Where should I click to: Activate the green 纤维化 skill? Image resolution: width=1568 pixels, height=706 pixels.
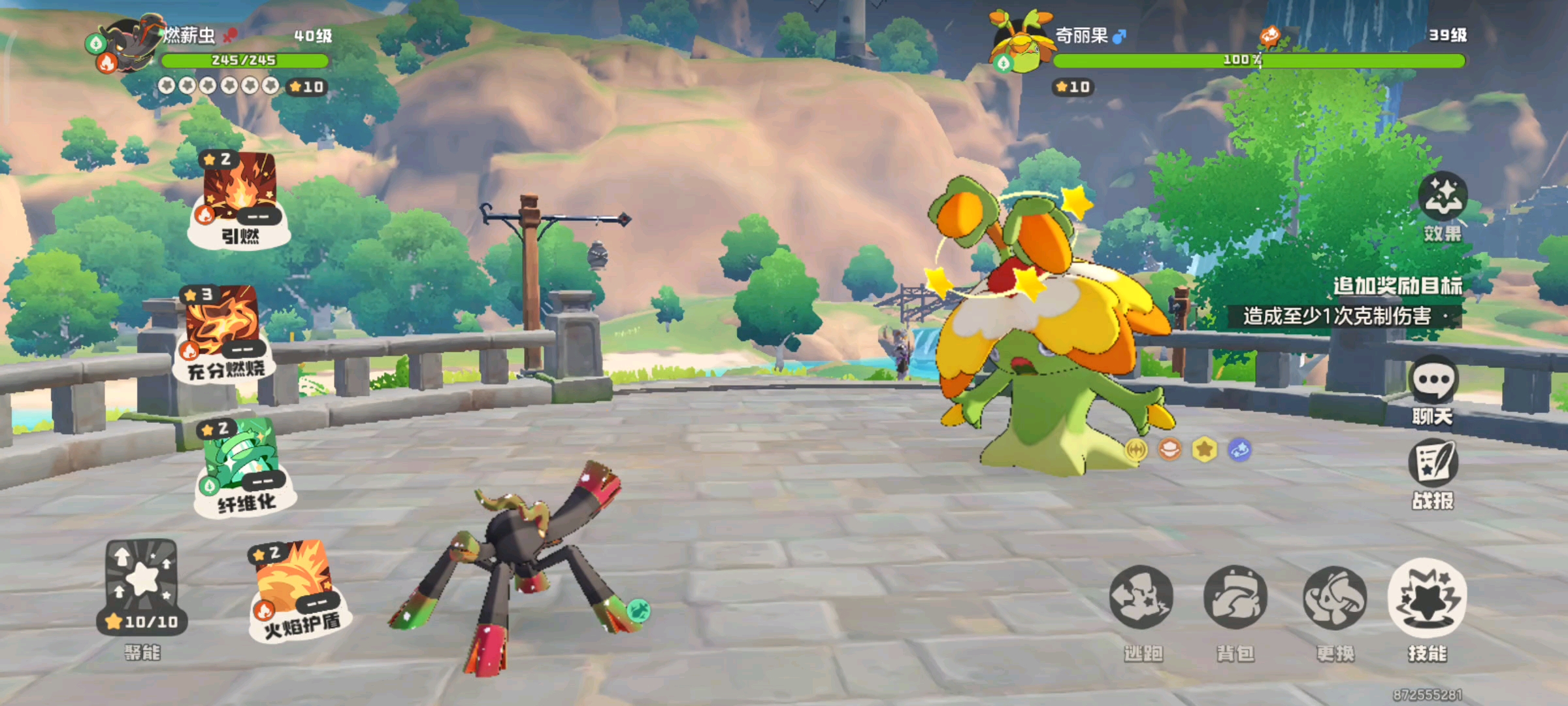pos(243,465)
